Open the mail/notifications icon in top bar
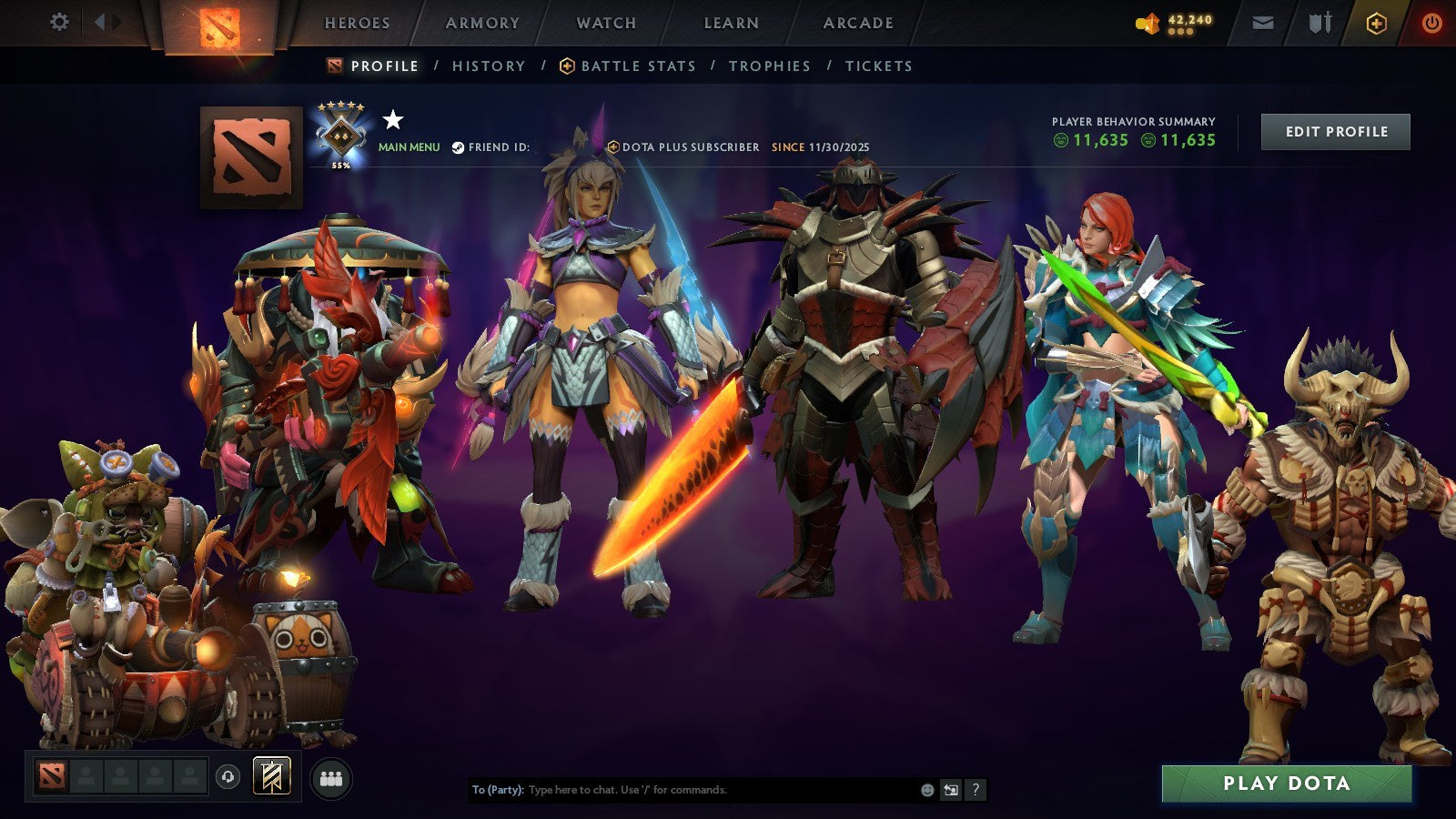Screen dimensions: 1456x819 coord(1263,22)
